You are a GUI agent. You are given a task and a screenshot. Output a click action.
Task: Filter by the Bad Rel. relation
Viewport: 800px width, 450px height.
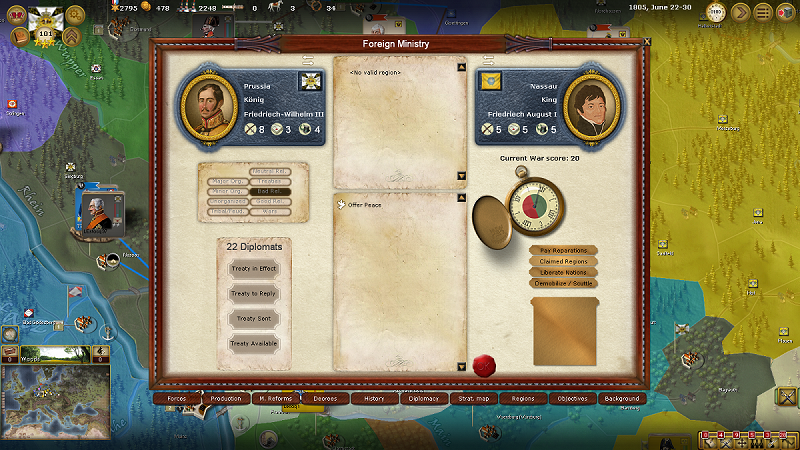(269, 191)
